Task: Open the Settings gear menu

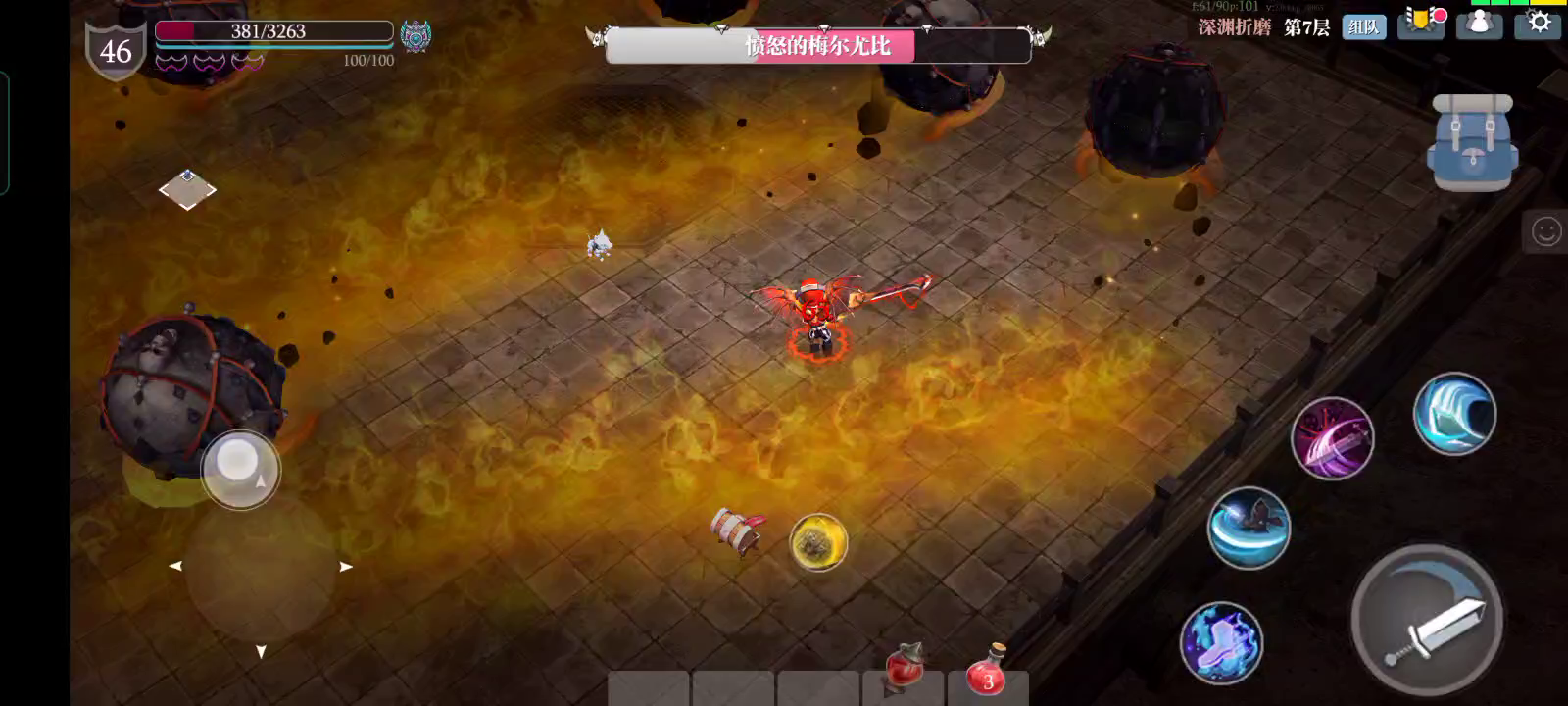Action: coord(1539,25)
